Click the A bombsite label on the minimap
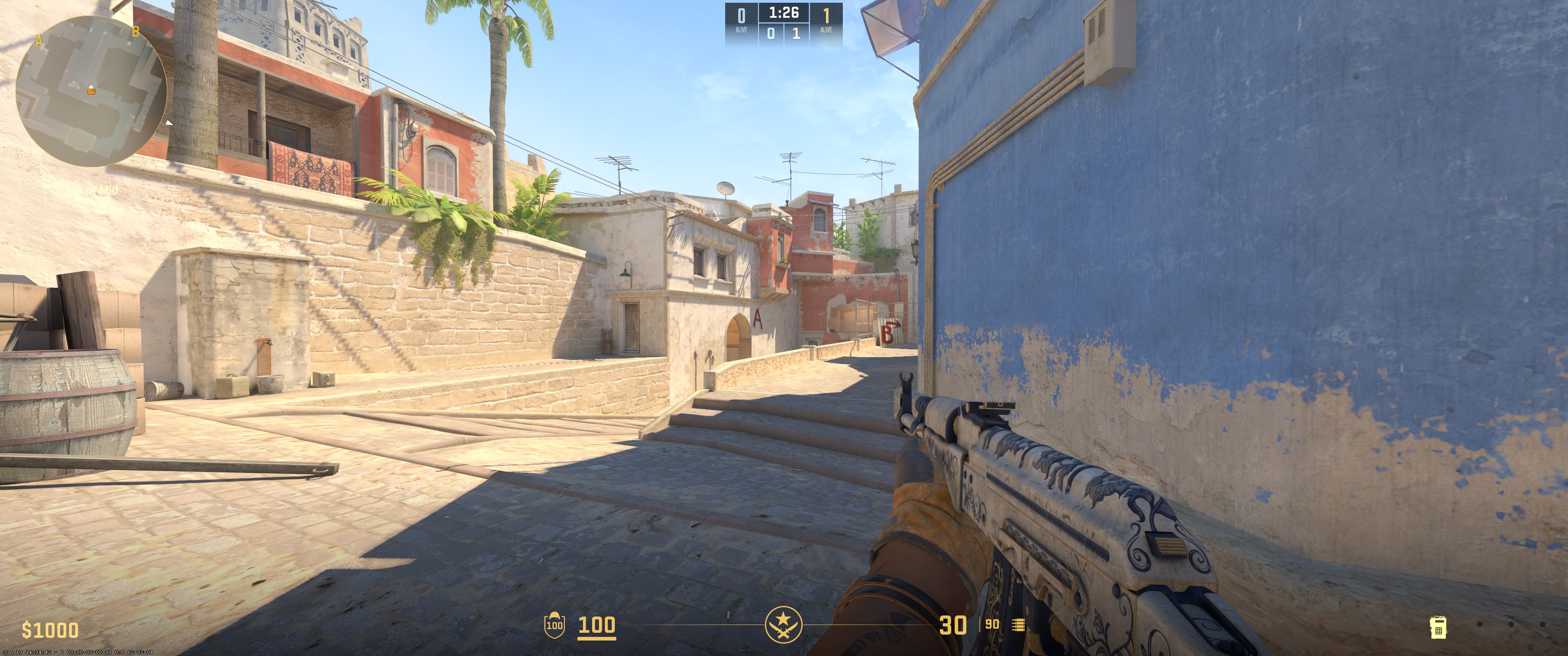 [39, 40]
